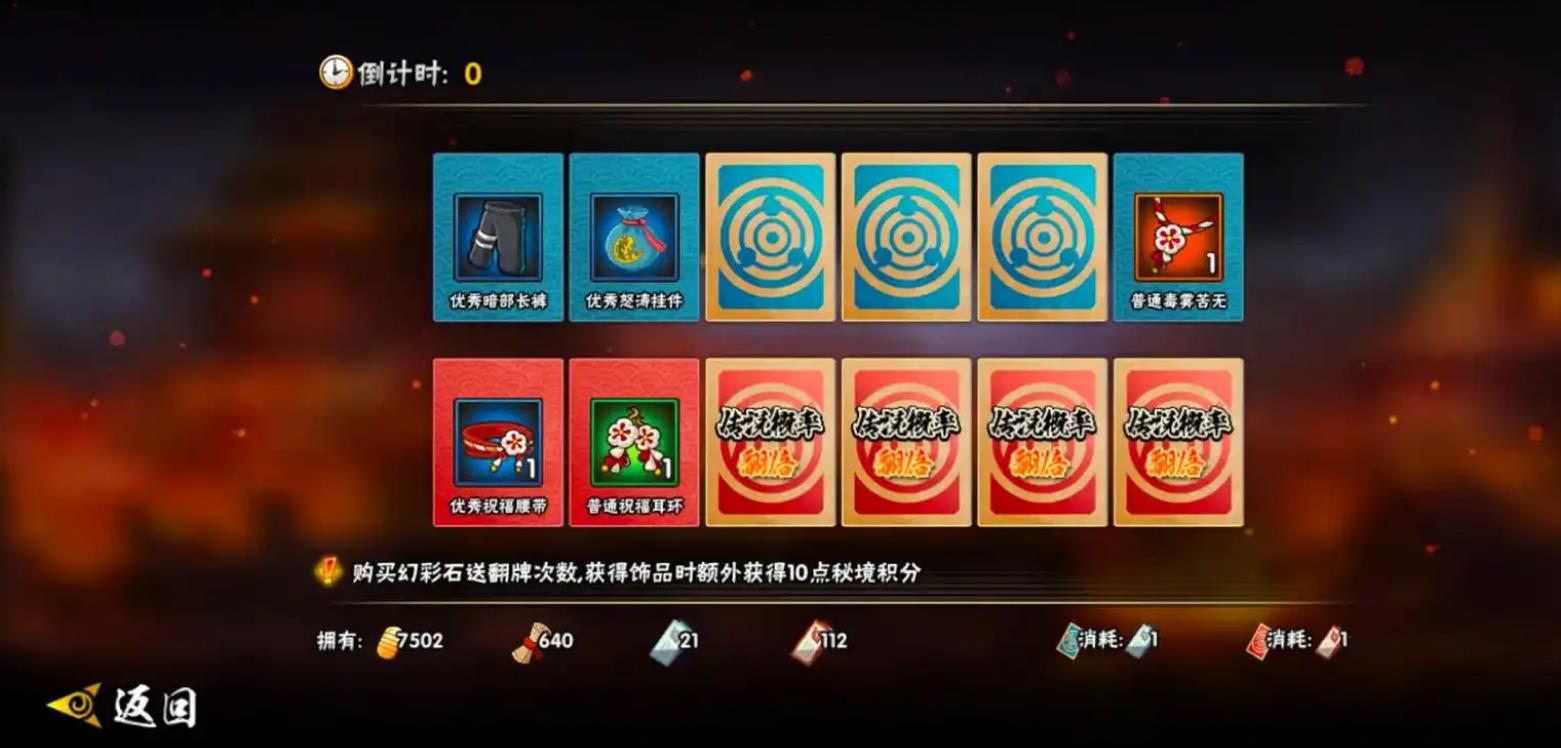Flip the first face-down blue card
Screen dimensions: 1561x748
pyautogui.click(x=770, y=239)
